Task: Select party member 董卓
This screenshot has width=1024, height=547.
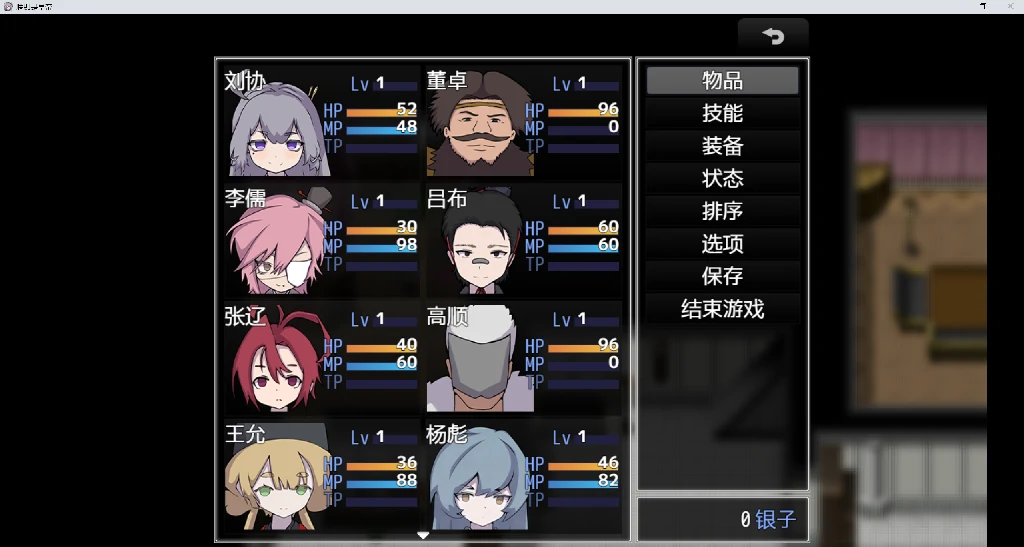Action: point(523,120)
